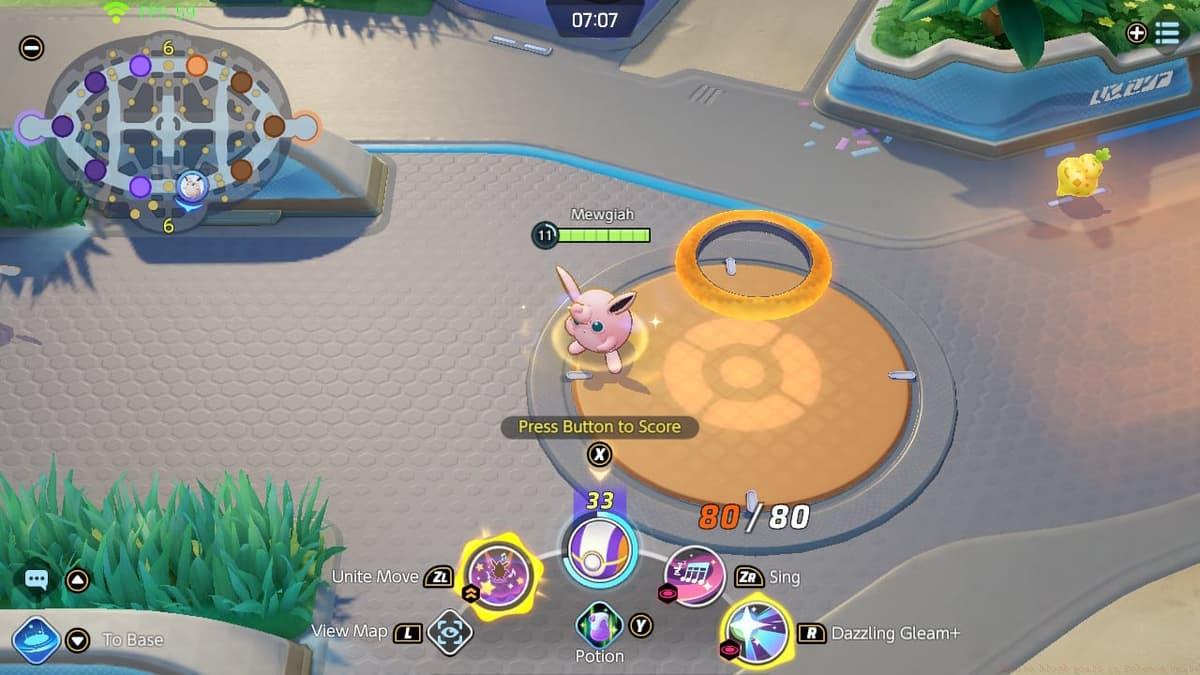This screenshot has width=1200, height=675.
Task: Open the scoreboard menu in the corner
Action: click(x=1166, y=32)
